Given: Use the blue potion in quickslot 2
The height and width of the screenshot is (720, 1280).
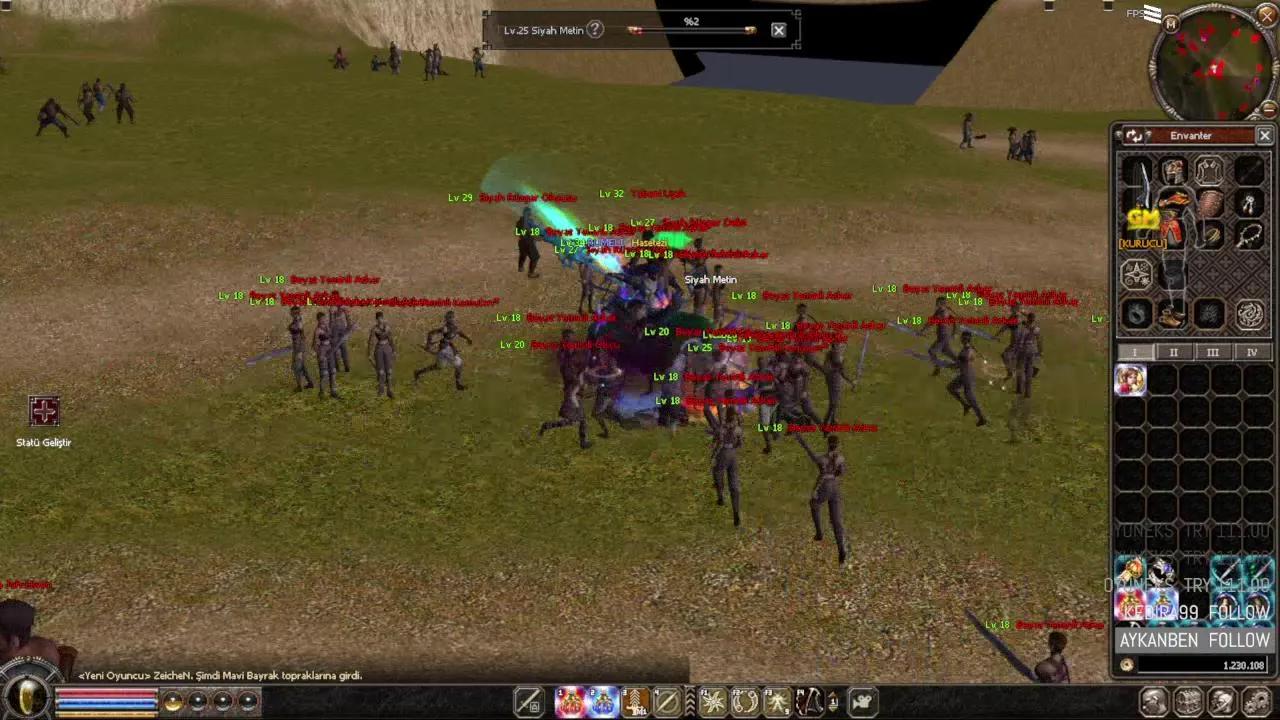Looking at the screenshot, I should pos(603,702).
